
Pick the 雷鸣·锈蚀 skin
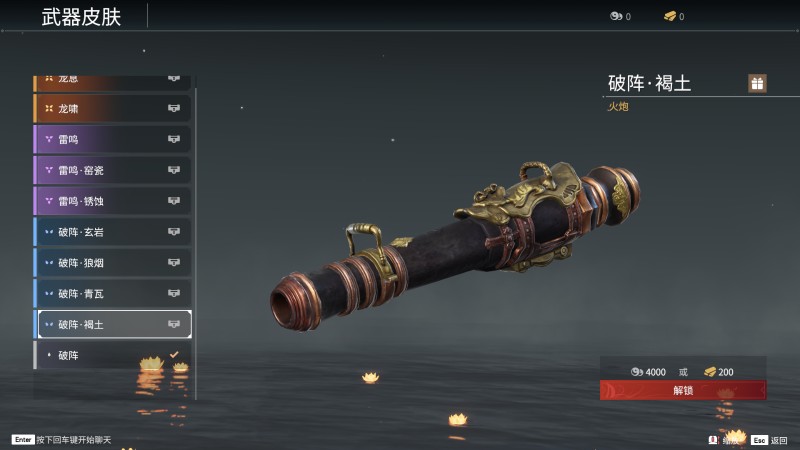112,201
